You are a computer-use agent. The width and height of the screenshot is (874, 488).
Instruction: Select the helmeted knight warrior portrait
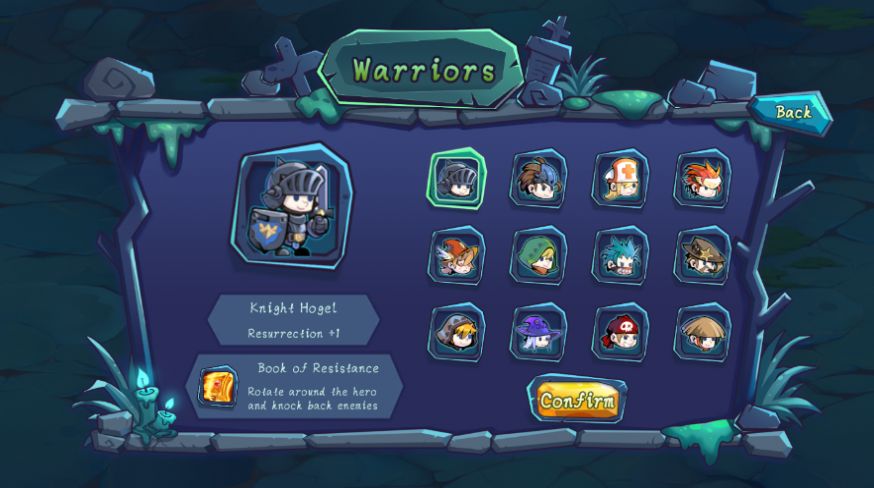457,179
